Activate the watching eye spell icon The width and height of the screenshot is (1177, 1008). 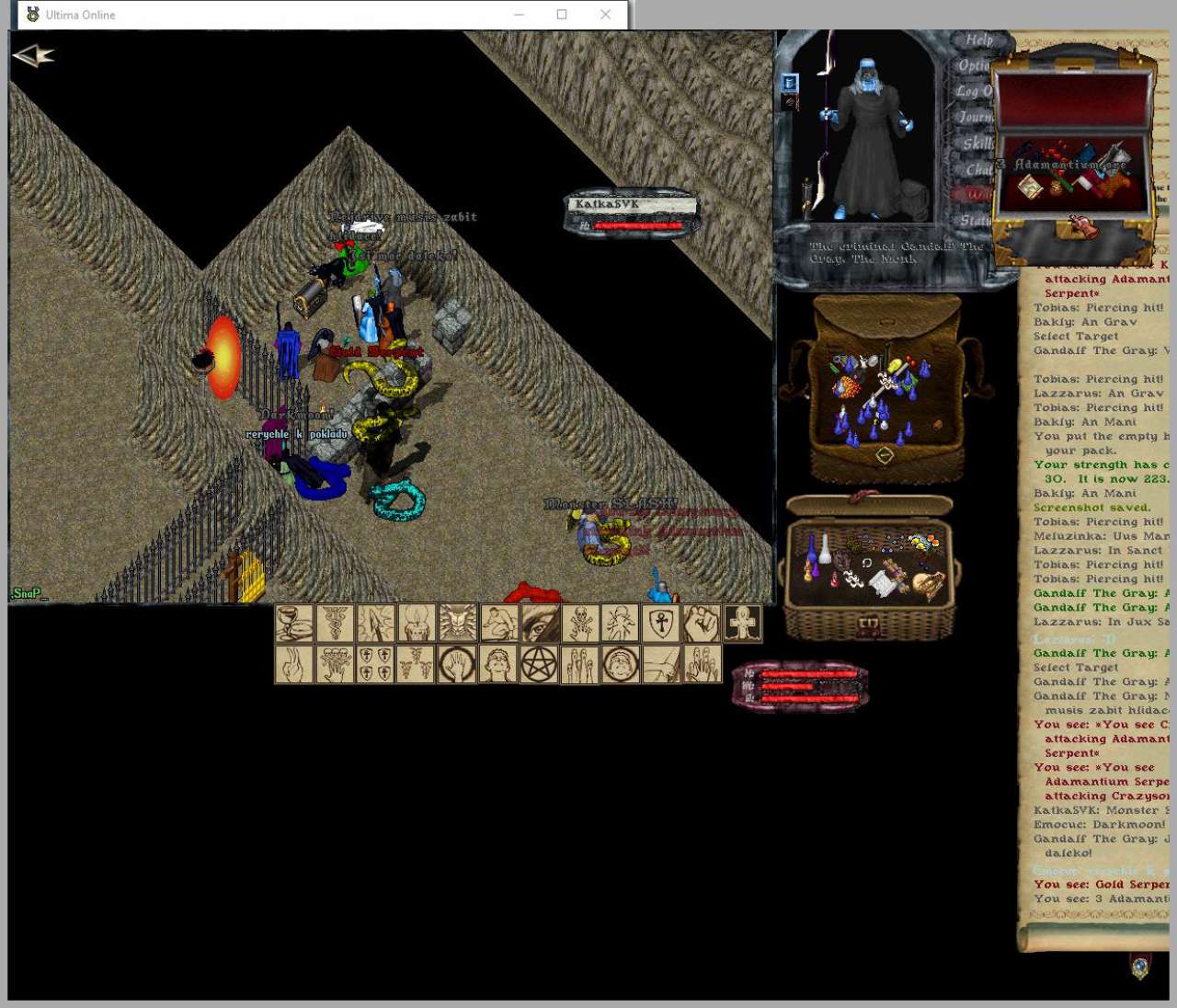[540, 623]
